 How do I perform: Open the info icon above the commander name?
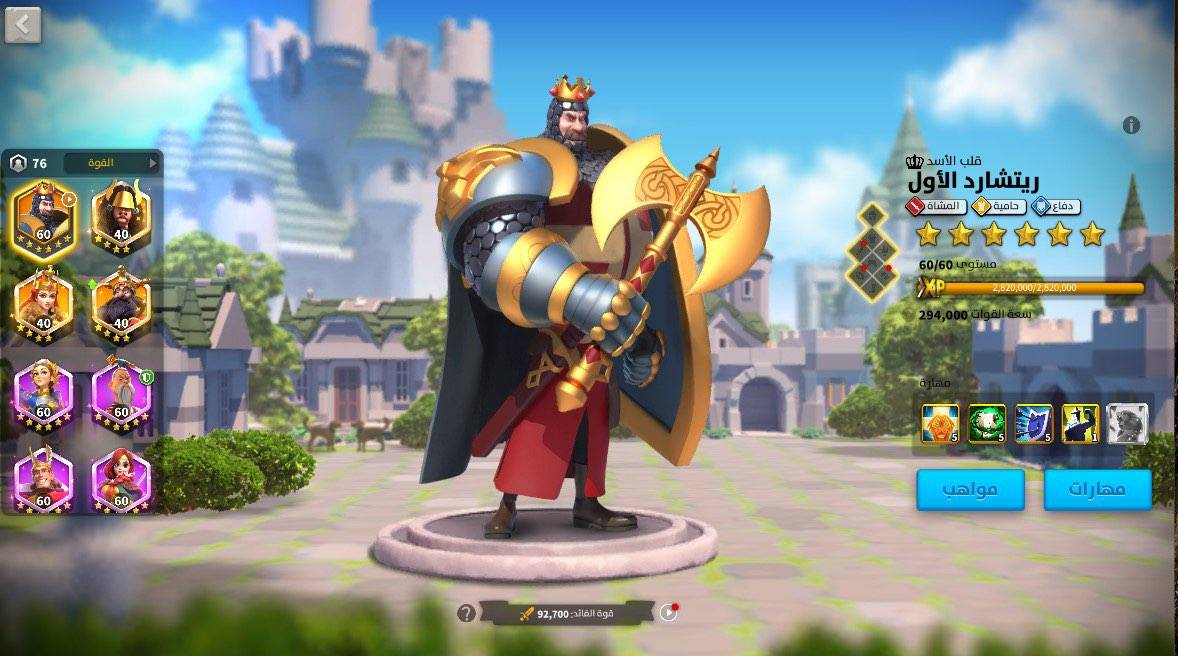coord(1131,125)
